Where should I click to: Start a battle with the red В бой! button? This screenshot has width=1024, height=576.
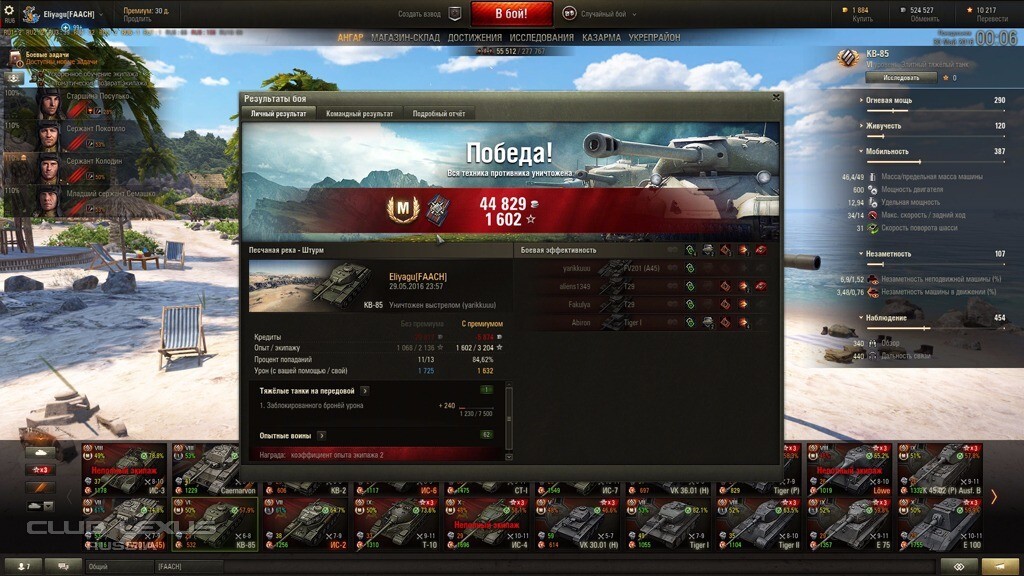(511, 14)
